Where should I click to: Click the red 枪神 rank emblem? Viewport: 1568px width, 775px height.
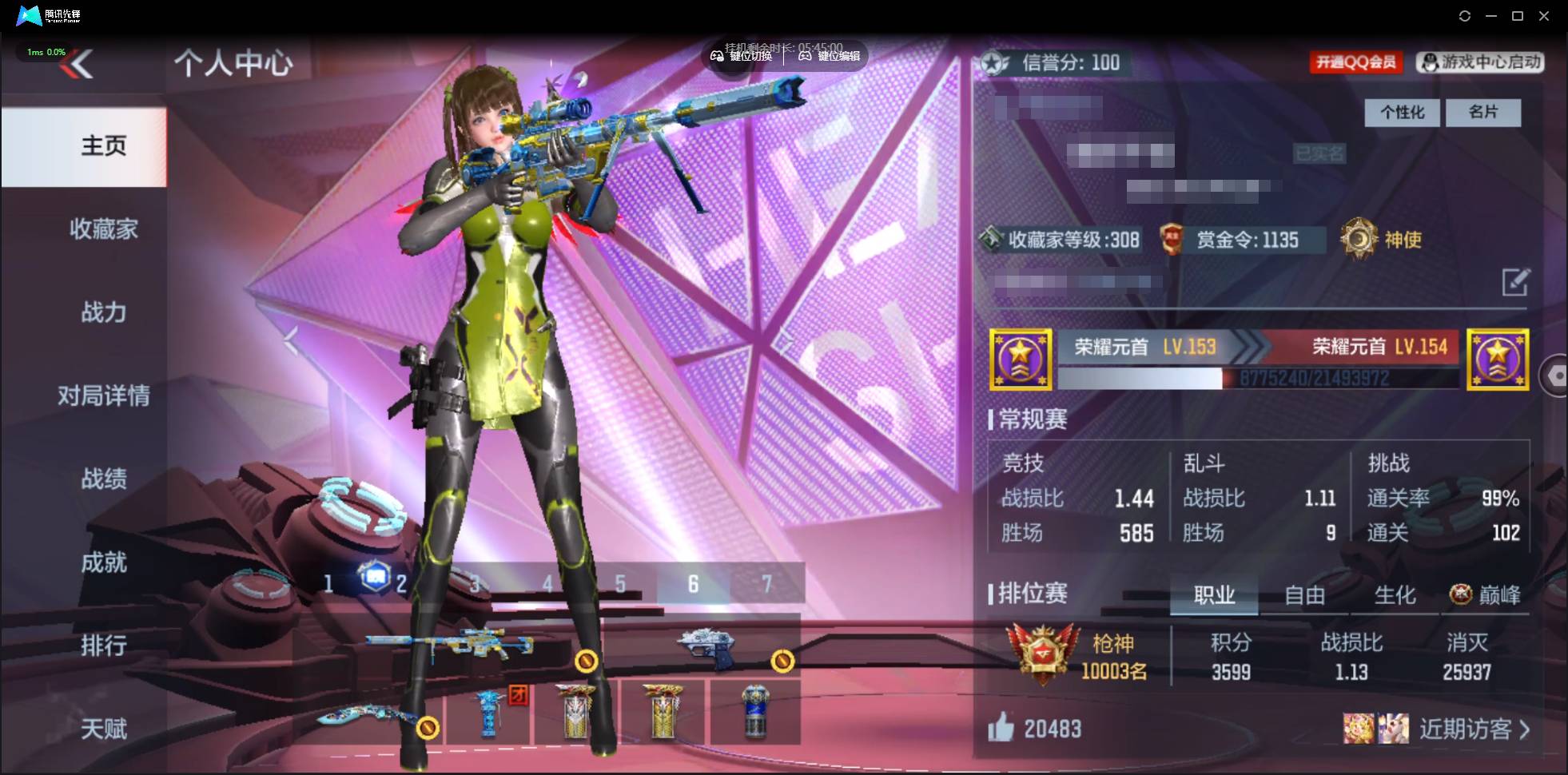click(1038, 651)
